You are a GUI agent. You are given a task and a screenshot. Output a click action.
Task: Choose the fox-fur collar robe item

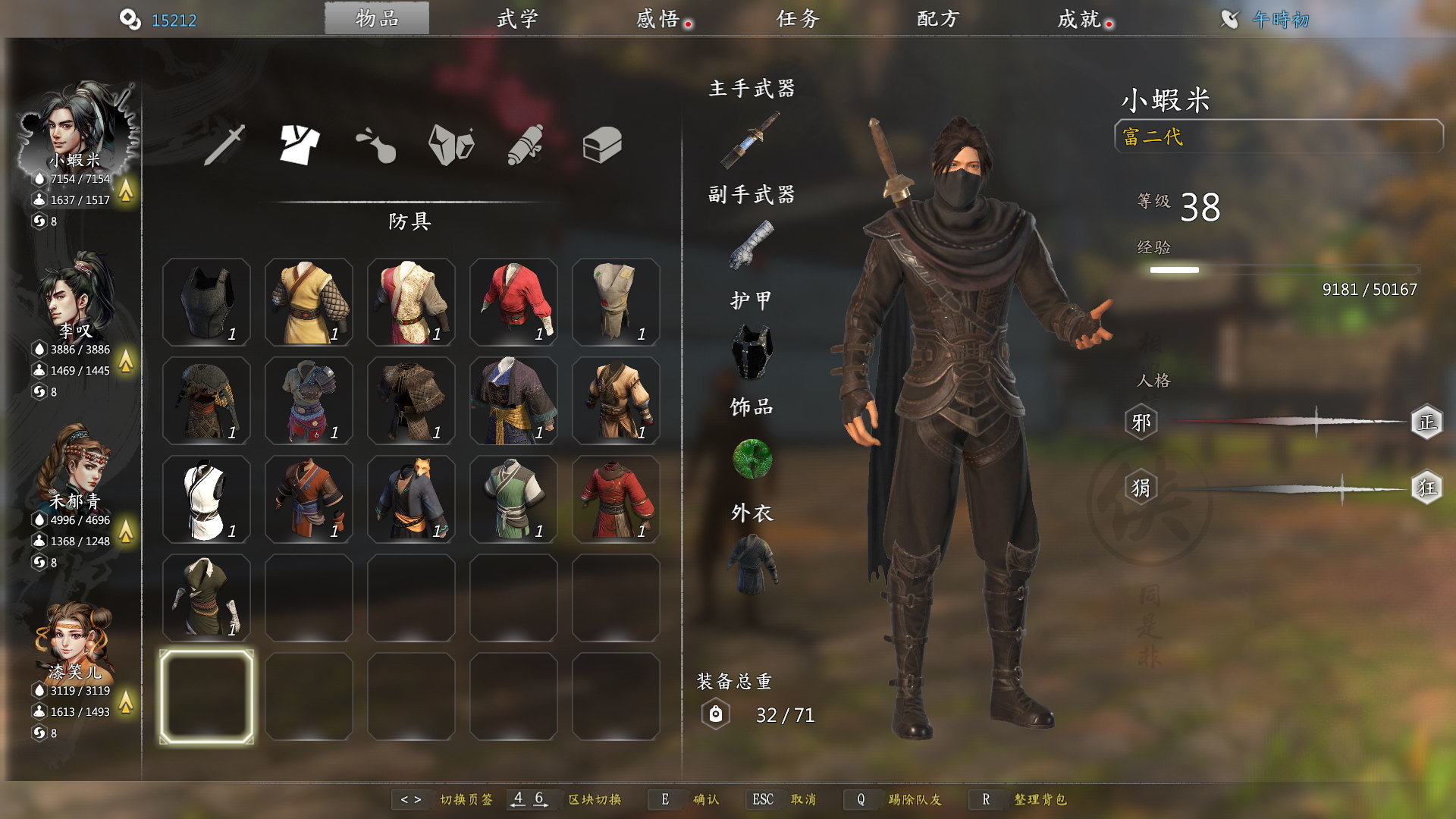point(411,499)
